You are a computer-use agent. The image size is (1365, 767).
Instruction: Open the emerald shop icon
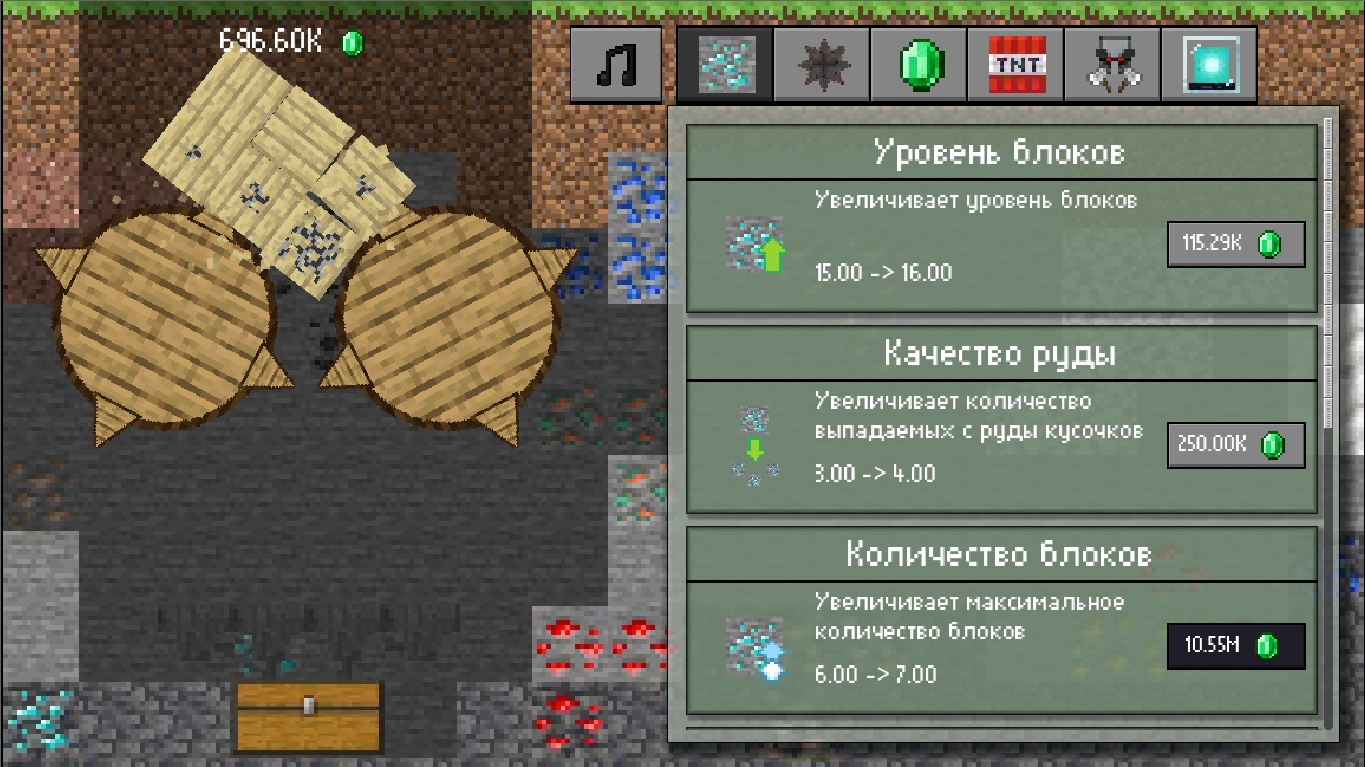click(918, 65)
